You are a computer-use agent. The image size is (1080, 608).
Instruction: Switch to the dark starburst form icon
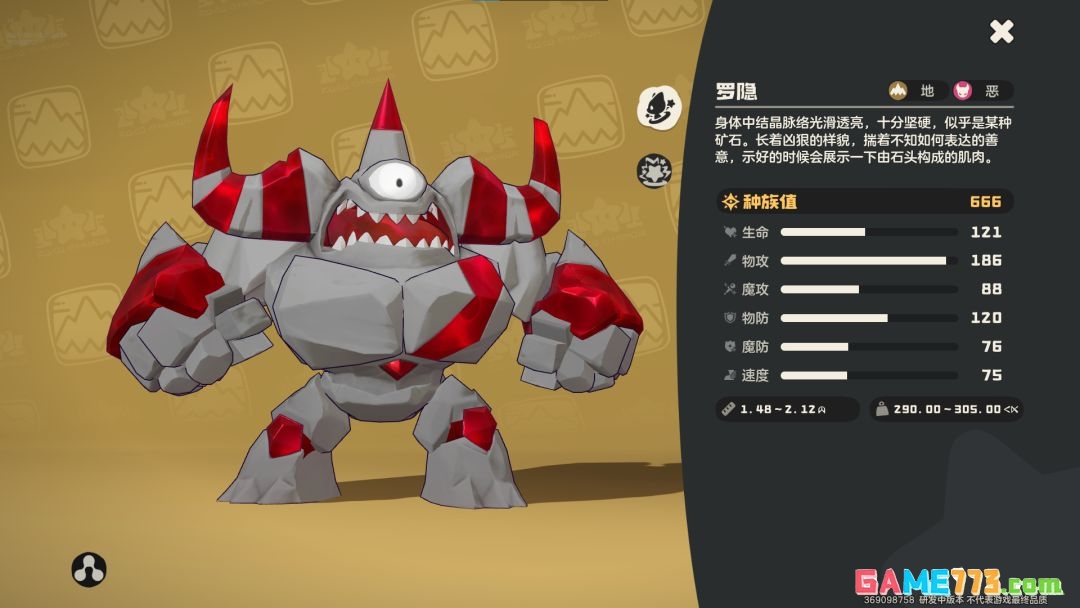(654, 171)
